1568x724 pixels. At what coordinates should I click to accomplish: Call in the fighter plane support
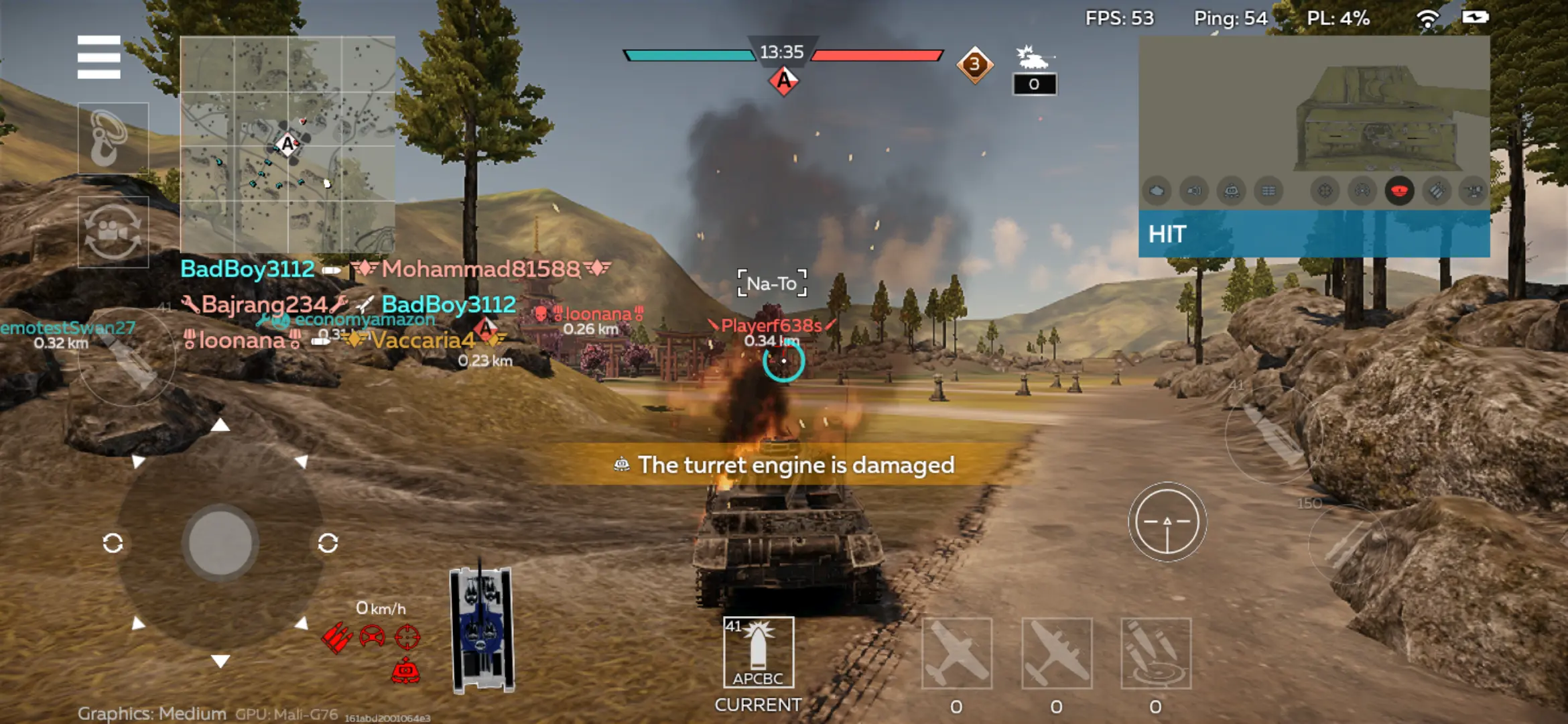(956, 654)
